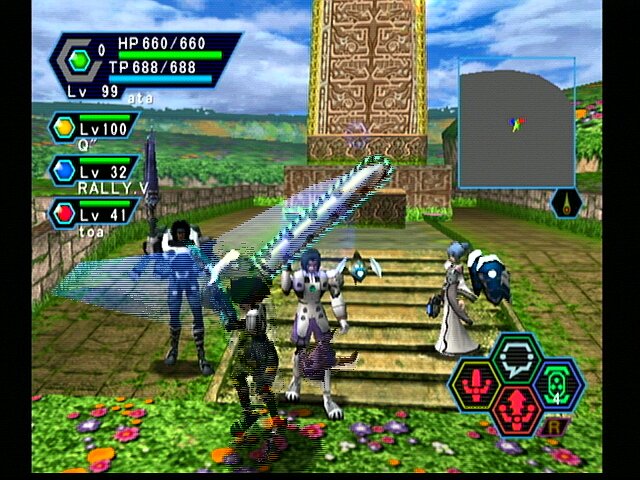640x480 pixels.
Task: Trigger the orange-bordered red upward-arrow attack
Action: [x=516, y=409]
